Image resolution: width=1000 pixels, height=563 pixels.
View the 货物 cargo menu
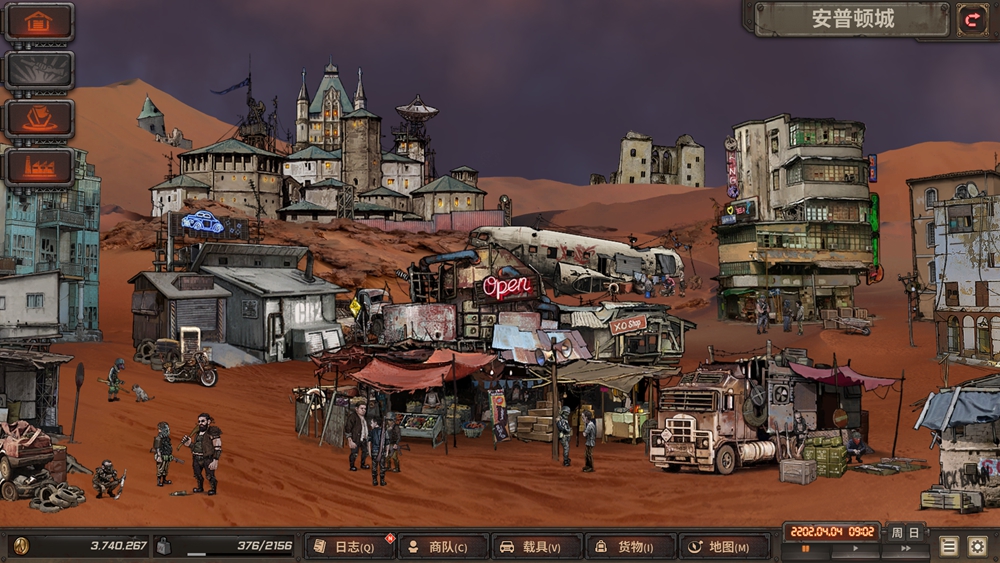630,547
